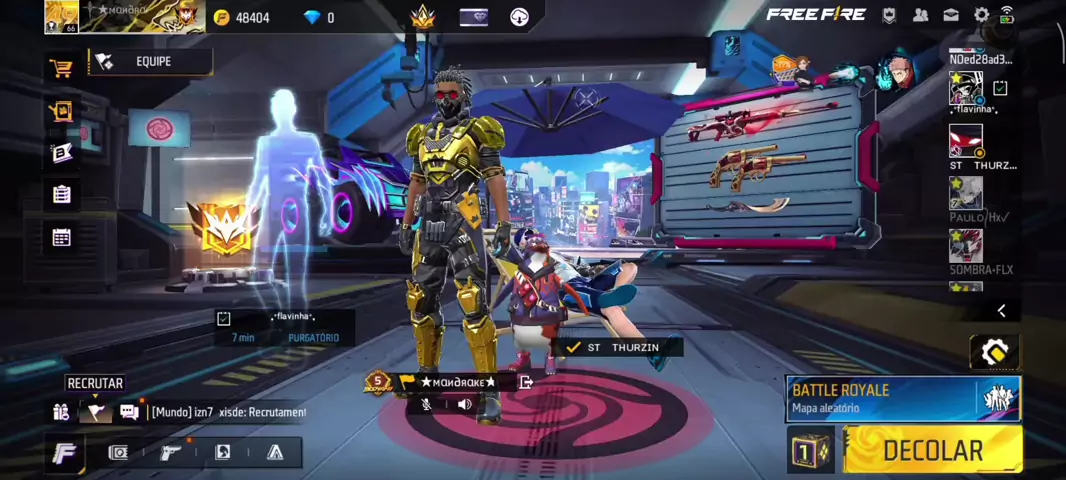Select friend PAULO in the friends list
Viewport: 1066px width, 480px height.
[967, 198]
